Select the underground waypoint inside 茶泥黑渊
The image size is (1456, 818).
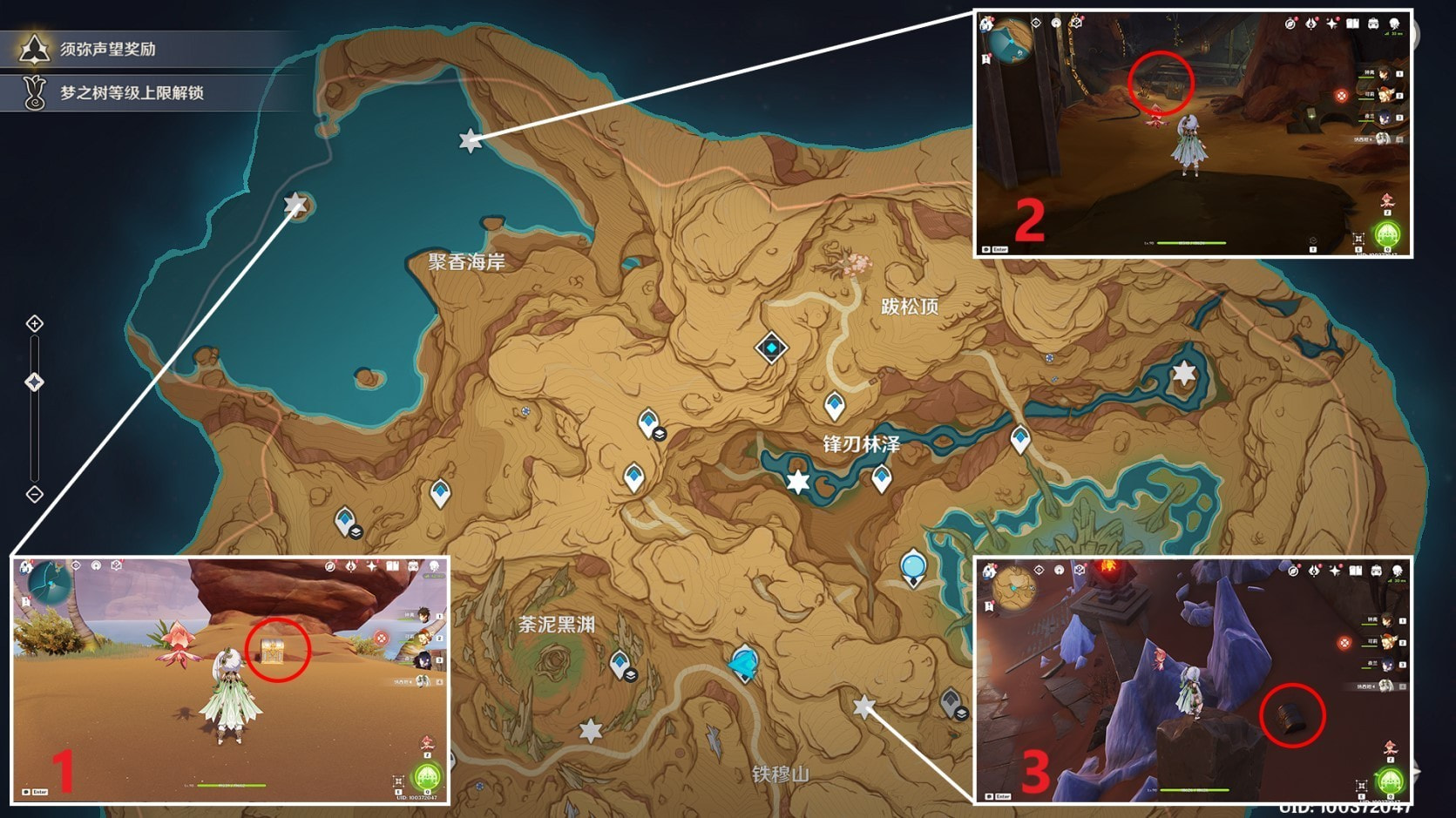[620, 665]
